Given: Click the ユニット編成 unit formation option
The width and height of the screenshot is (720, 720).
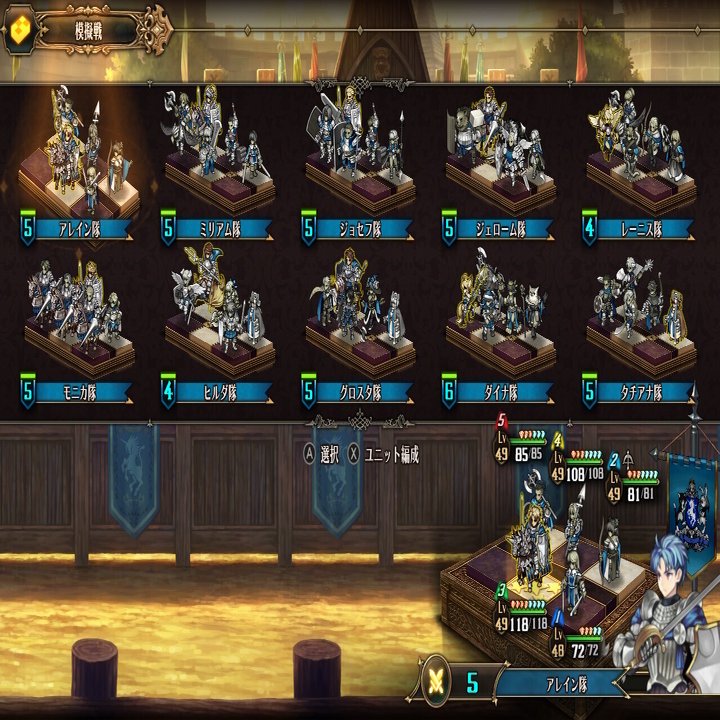Looking at the screenshot, I should [383, 455].
